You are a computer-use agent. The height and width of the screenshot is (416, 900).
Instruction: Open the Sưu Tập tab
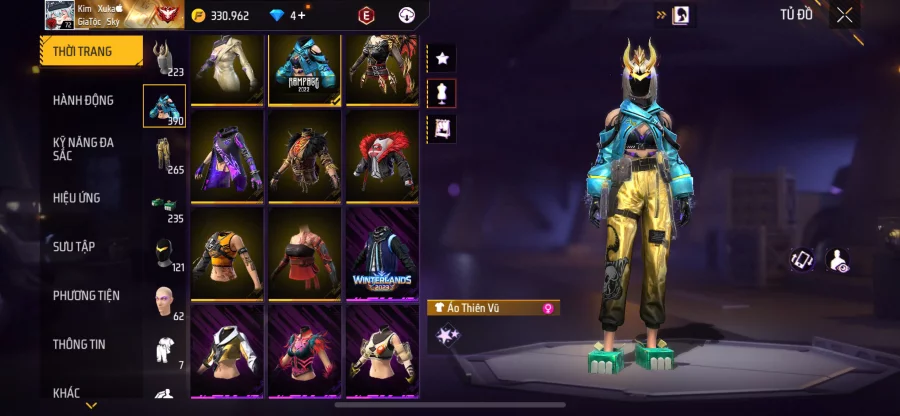tap(74, 246)
